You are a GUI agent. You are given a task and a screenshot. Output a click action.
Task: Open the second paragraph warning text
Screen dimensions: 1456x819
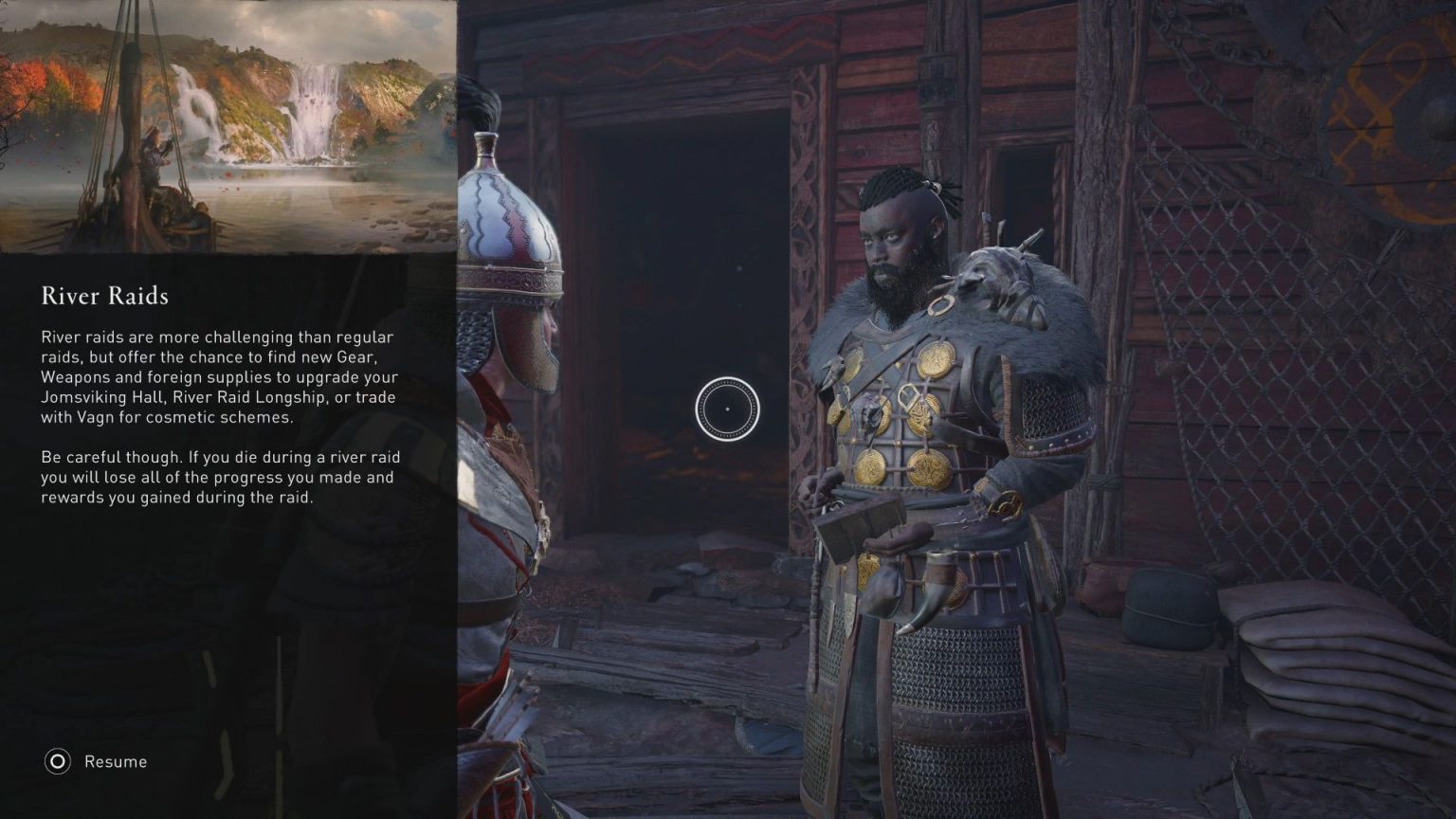click(218, 476)
